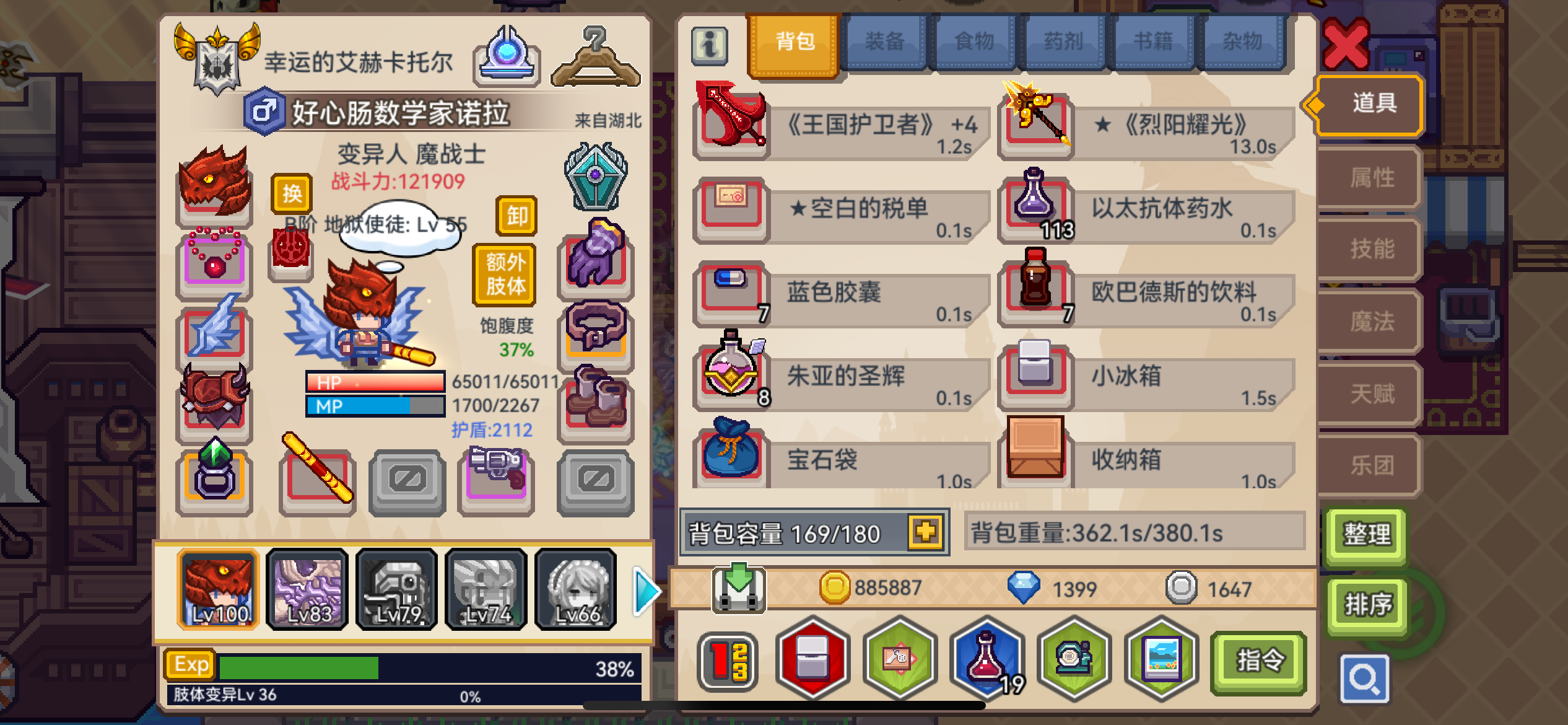1568x725 pixels.
Task: Click the info 'i' button on inventory
Action: pyautogui.click(x=709, y=46)
